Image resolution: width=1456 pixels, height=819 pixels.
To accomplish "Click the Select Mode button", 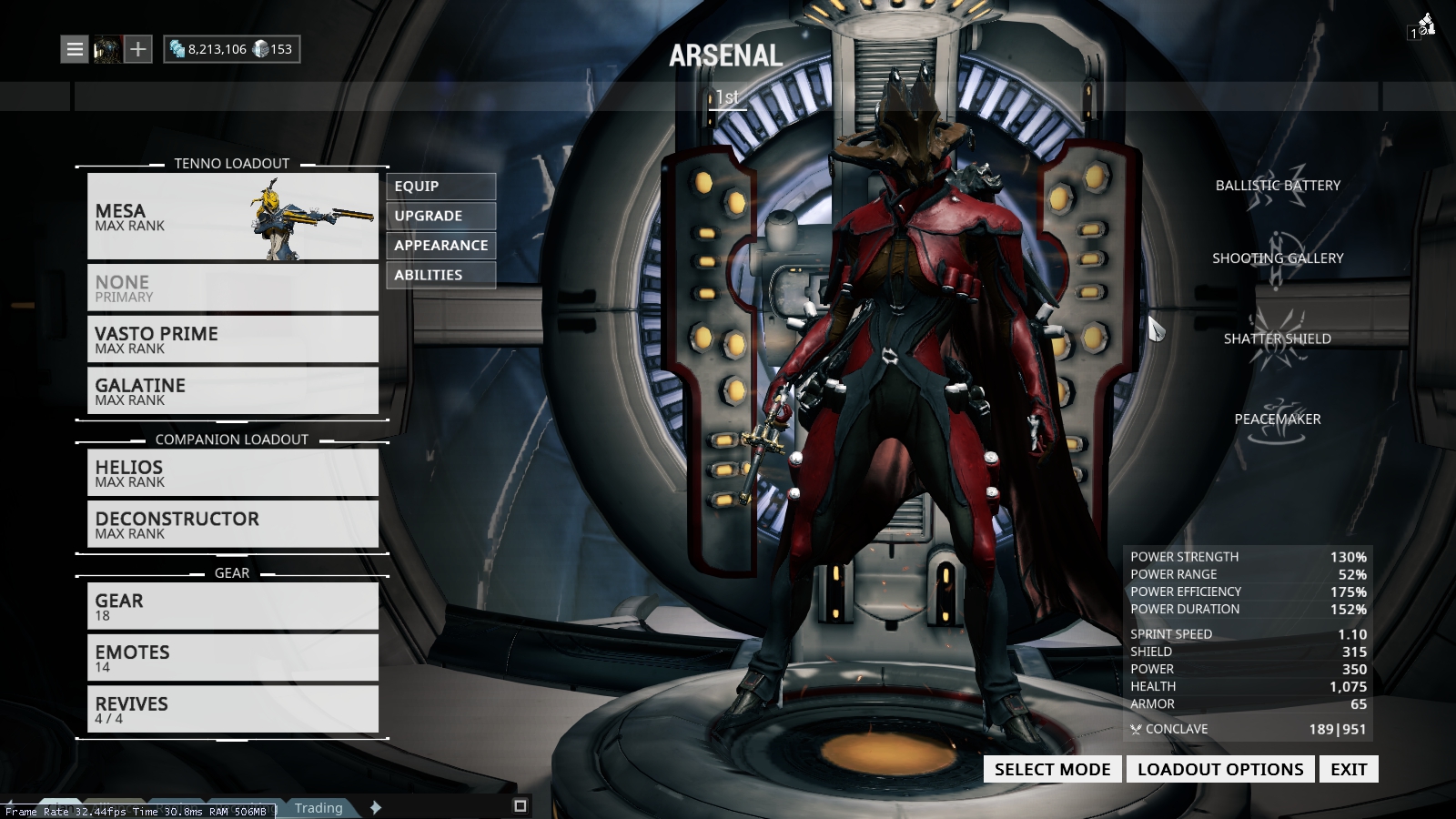I will pyautogui.click(x=1051, y=769).
